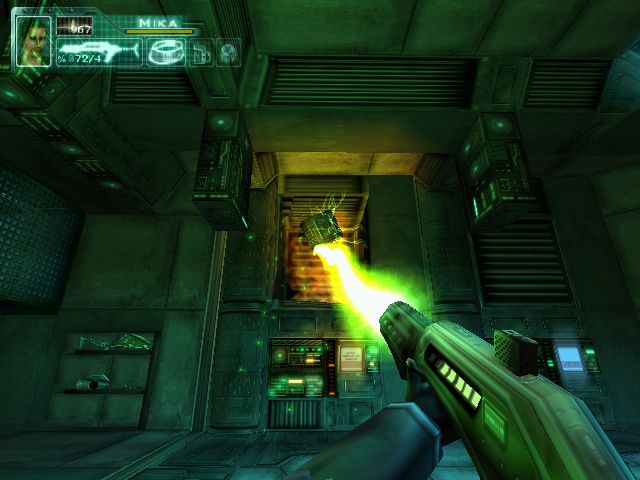Click Mika's character portrait

click(x=32, y=40)
